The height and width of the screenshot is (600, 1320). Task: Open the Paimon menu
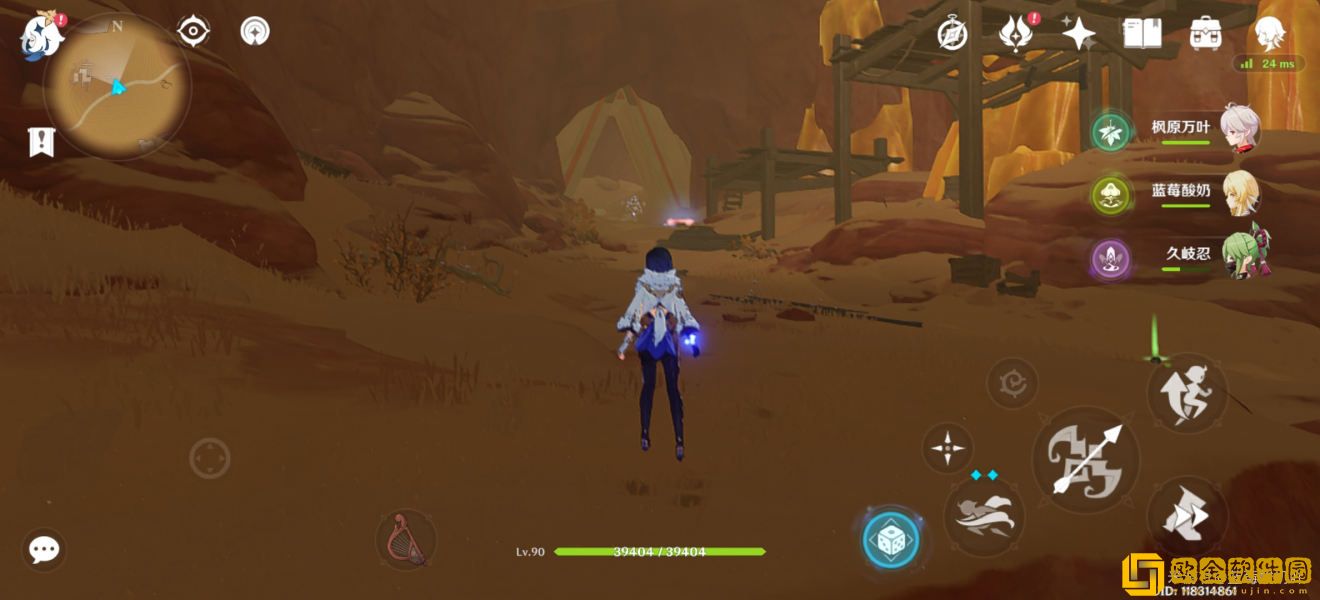[x=42, y=34]
